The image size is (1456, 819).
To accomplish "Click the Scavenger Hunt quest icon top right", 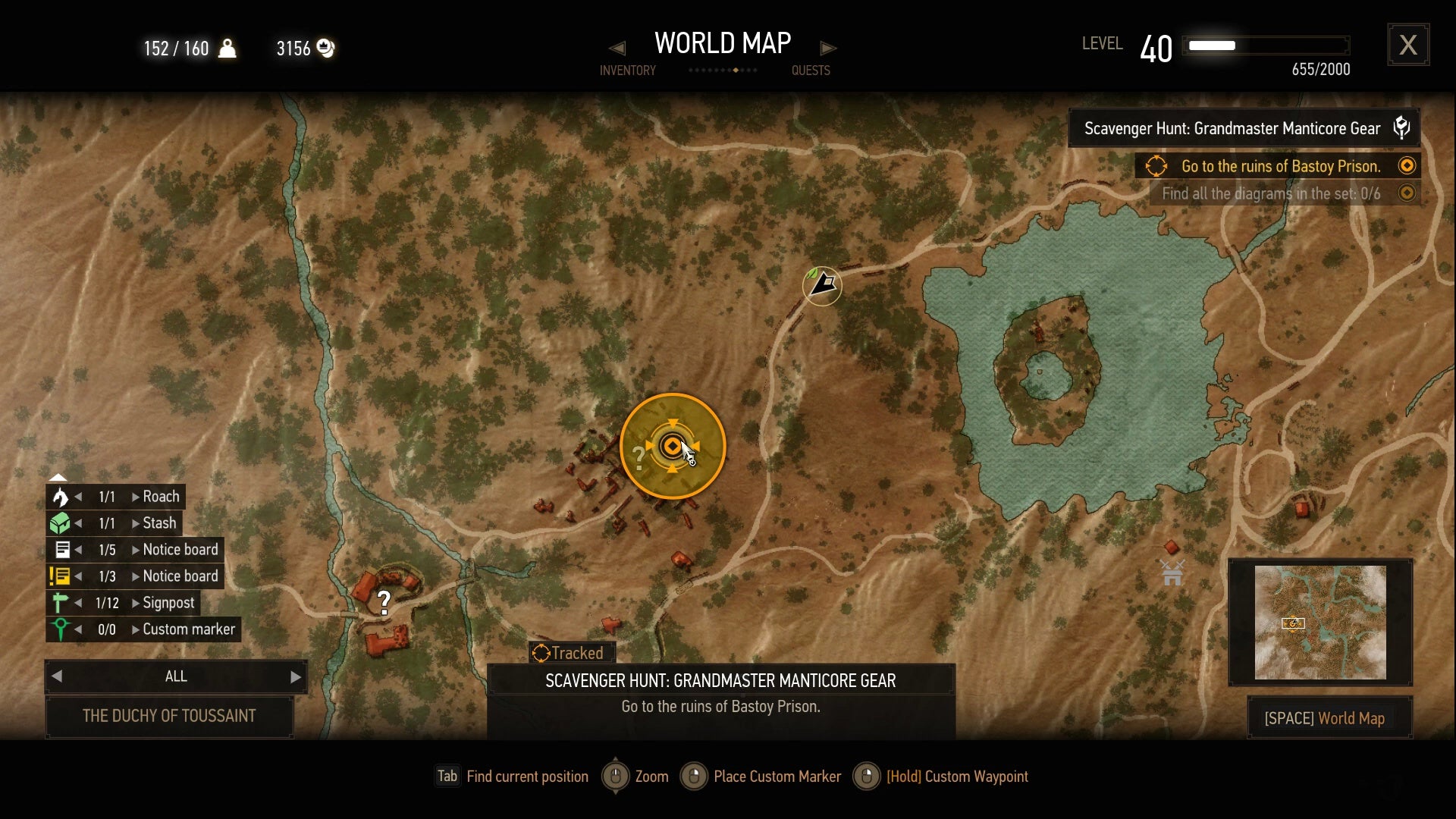I will point(1401,127).
